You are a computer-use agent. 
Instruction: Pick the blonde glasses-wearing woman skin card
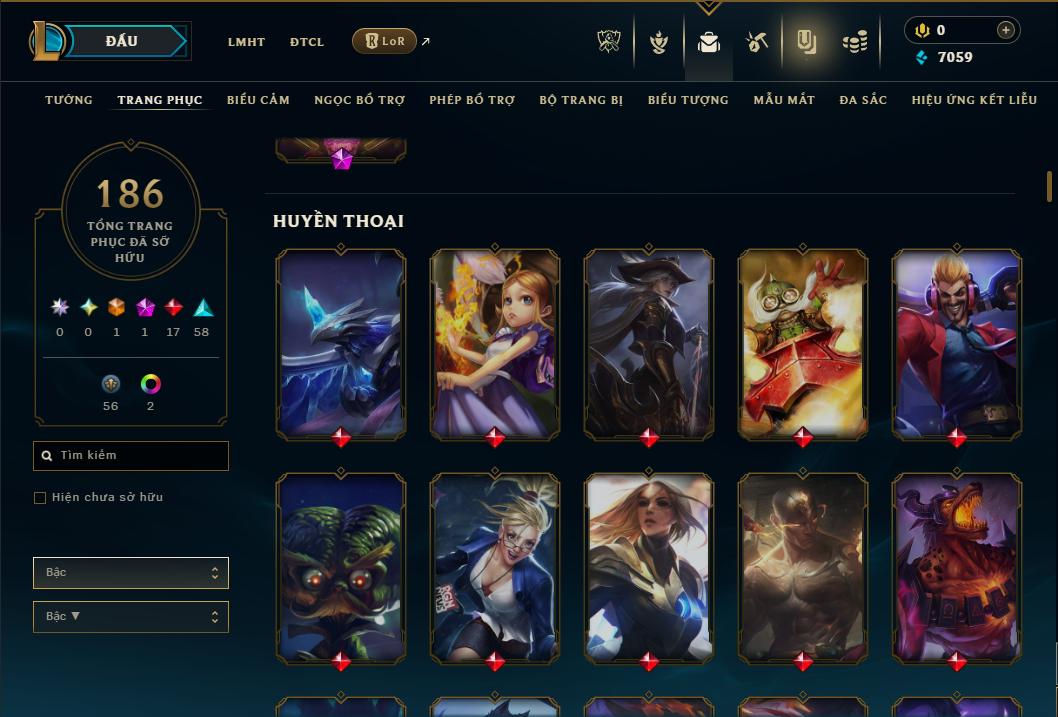click(495, 566)
